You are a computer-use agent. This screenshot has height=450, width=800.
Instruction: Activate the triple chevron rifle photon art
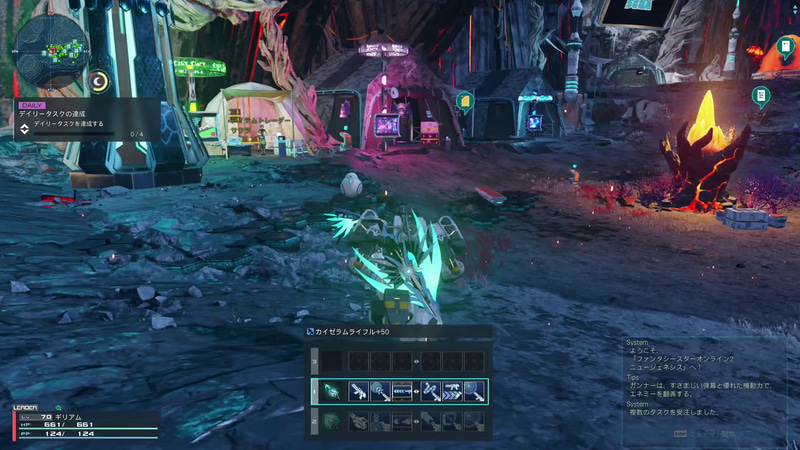pos(454,391)
